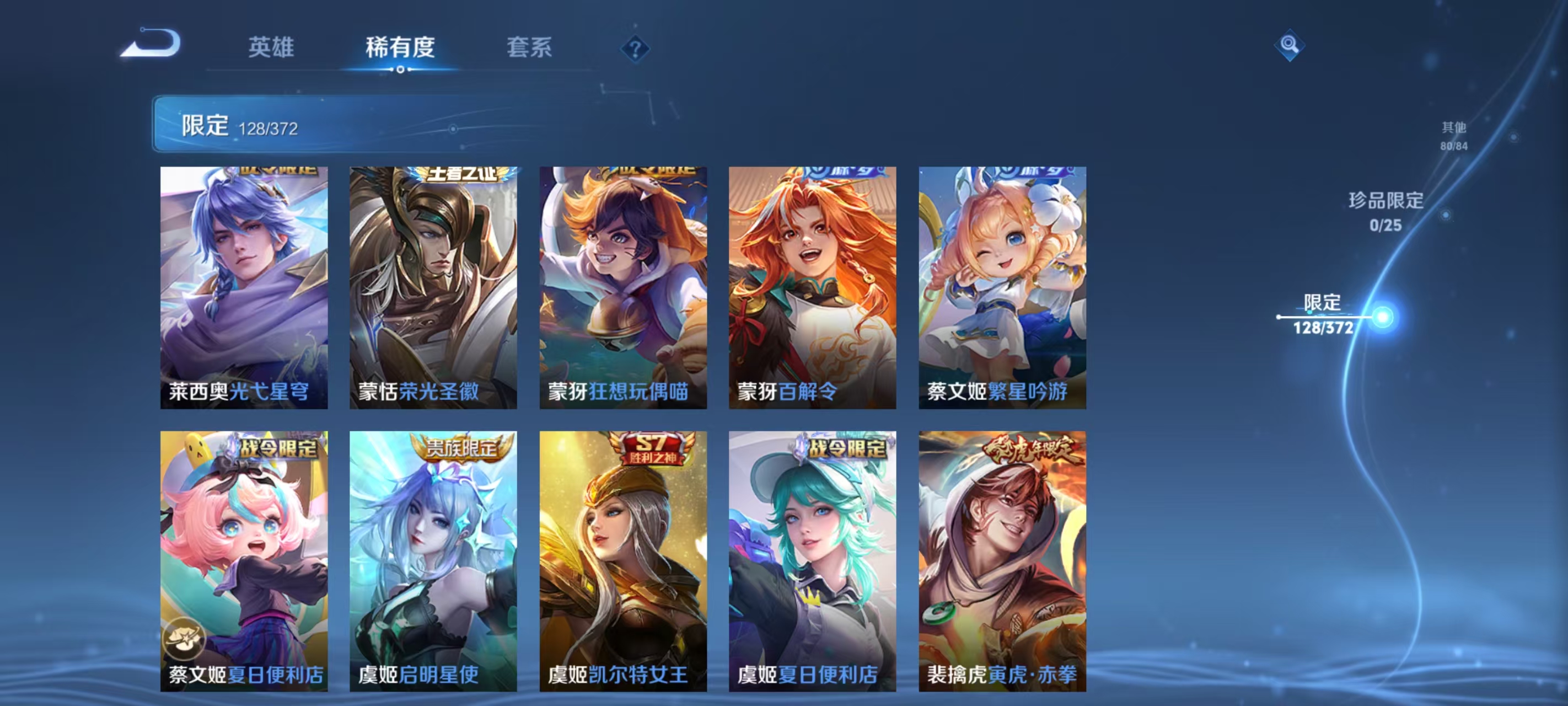Open the search function via magnifier icon
Screen dimensions: 1568x706
(x=1291, y=45)
